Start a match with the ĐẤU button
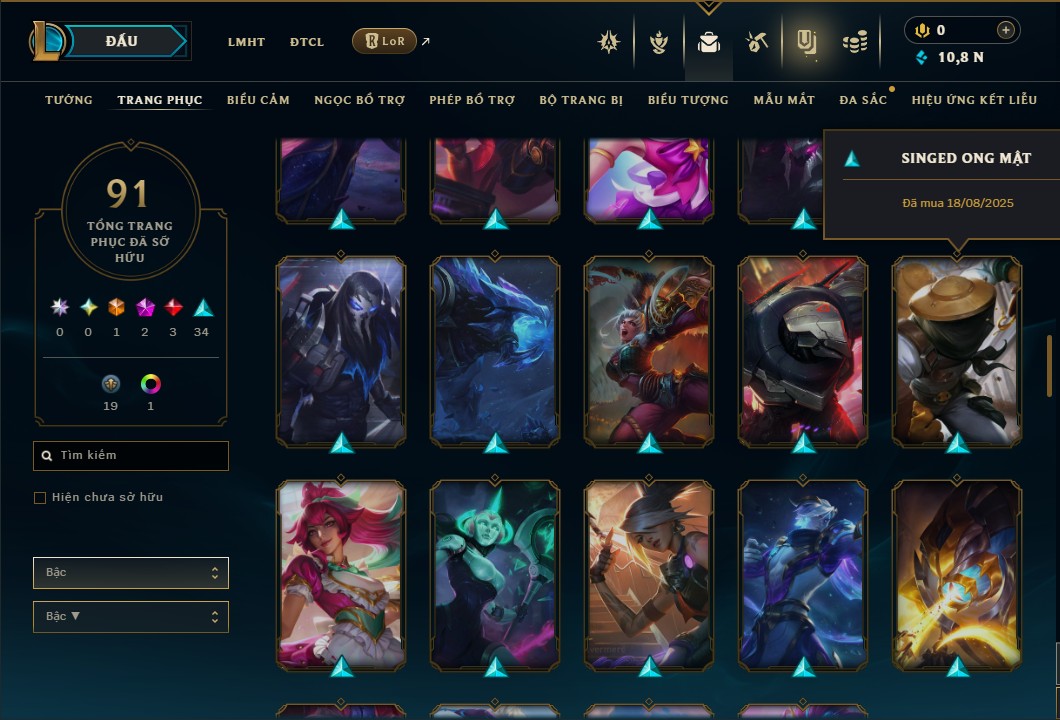 coord(122,41)
